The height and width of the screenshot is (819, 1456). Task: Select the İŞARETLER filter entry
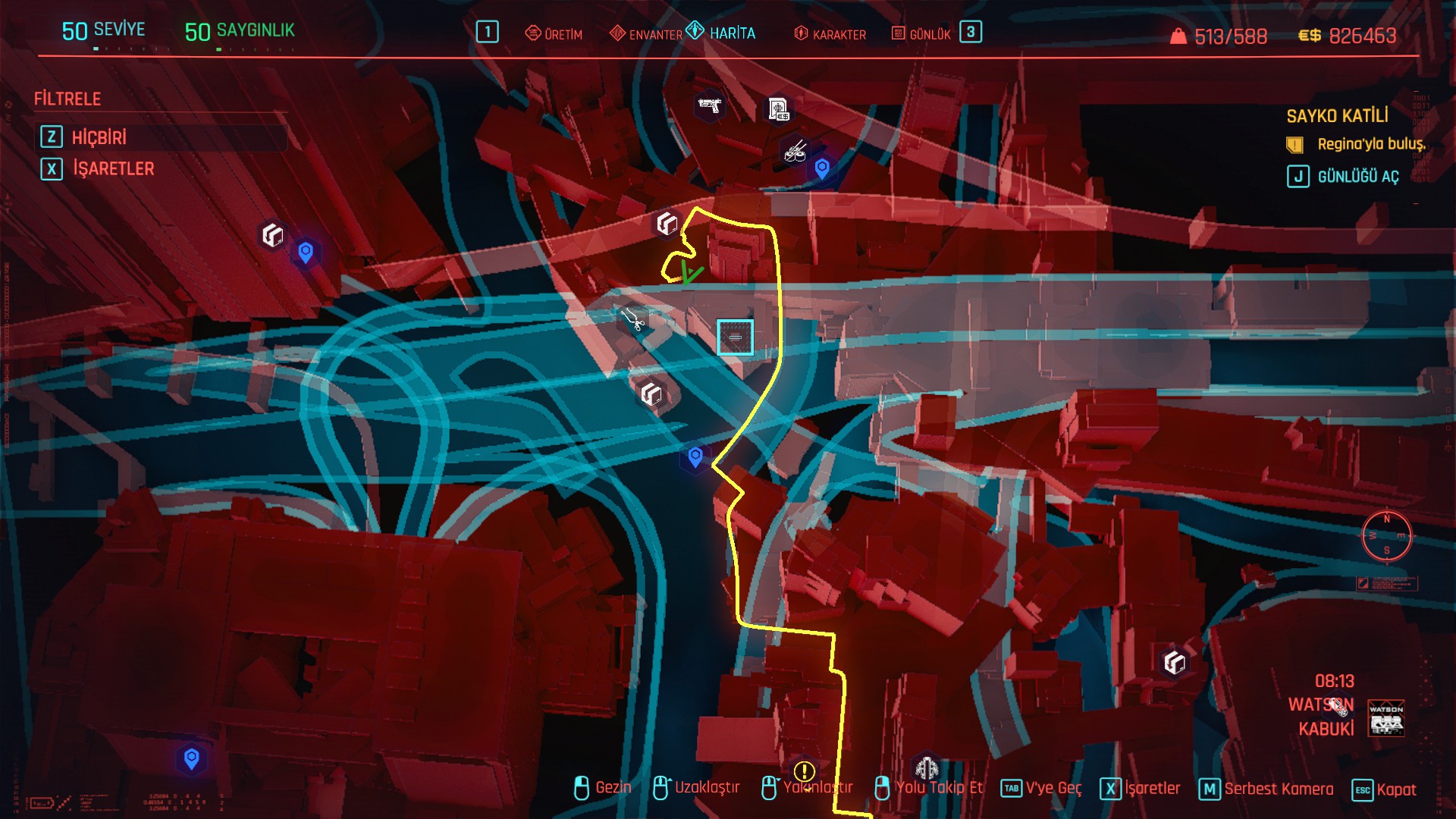113,168
